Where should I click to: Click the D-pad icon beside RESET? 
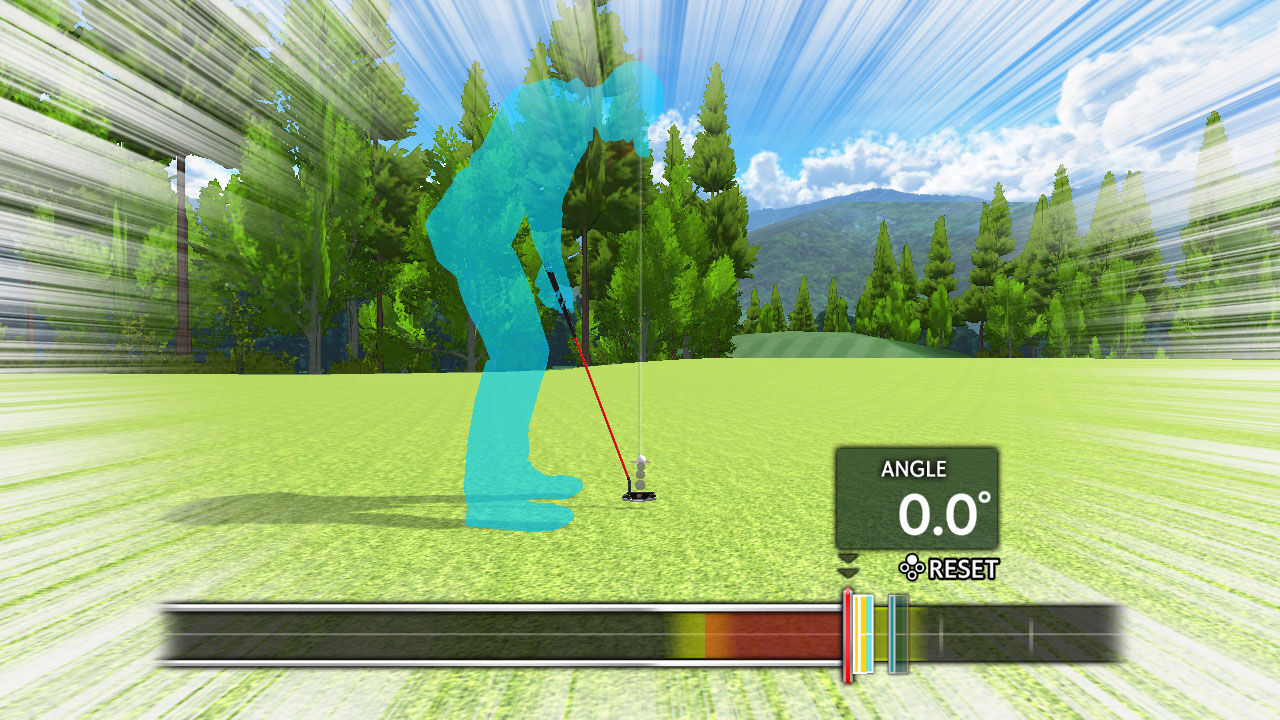(910, 568)
